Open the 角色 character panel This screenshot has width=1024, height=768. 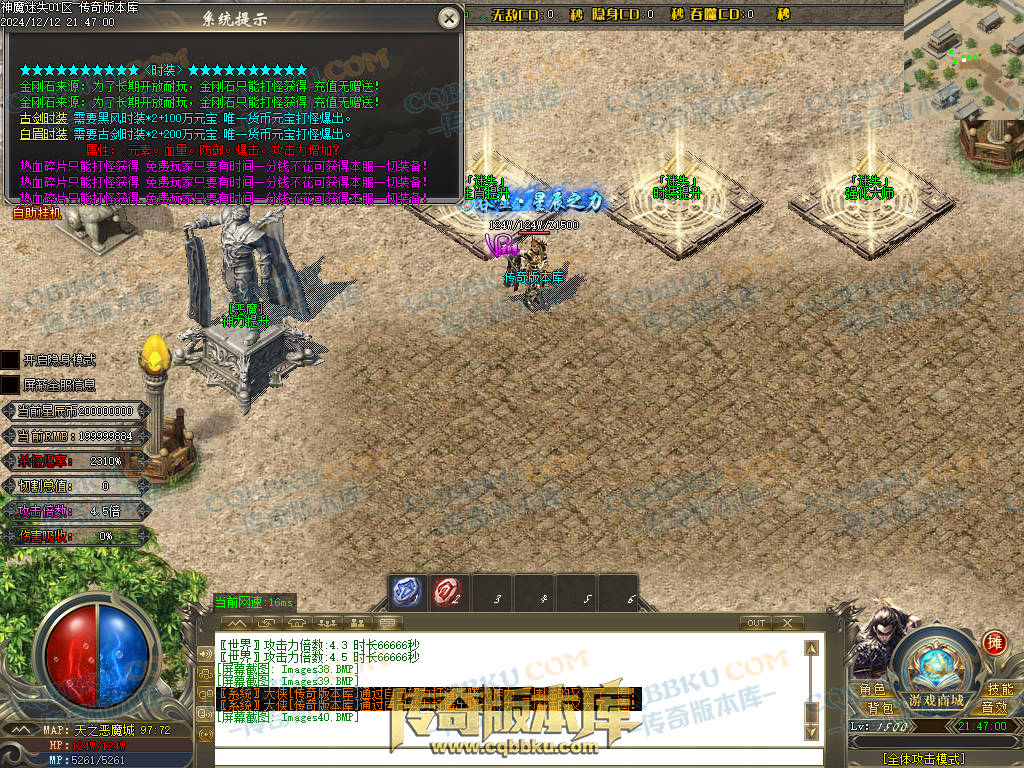[x=872, y=690]
